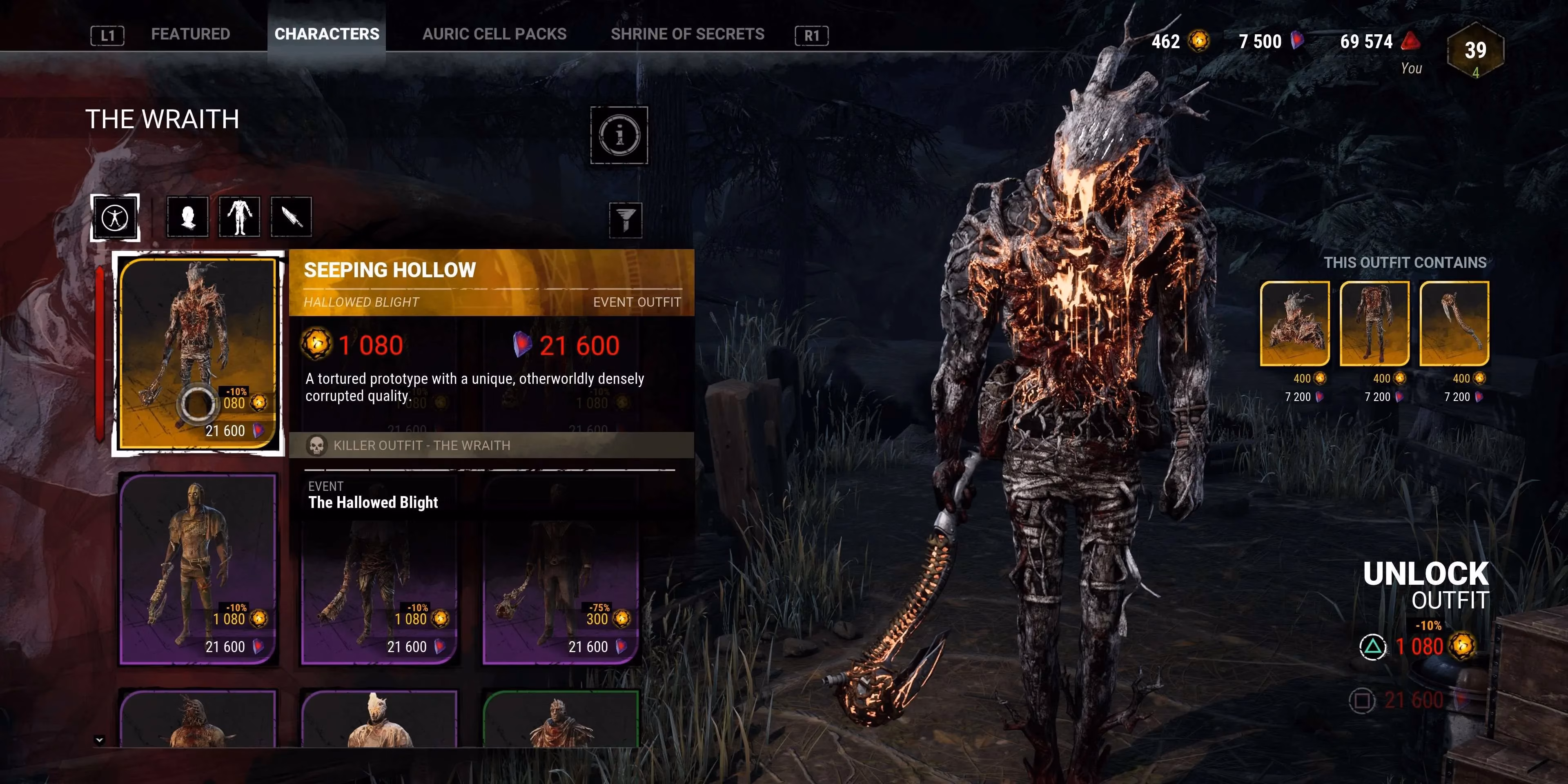The height and width of the screenshot is (784, 1568).
Task: Expand The Hallowed Blight event section
Action: click(373, 502)
